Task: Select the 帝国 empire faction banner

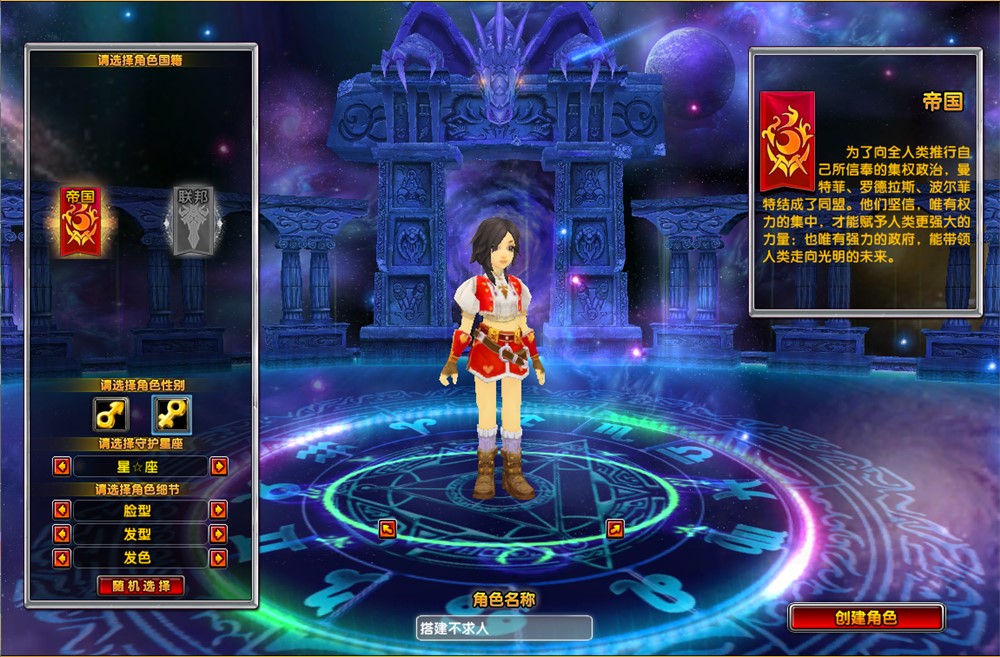Action: pos(79,221)
